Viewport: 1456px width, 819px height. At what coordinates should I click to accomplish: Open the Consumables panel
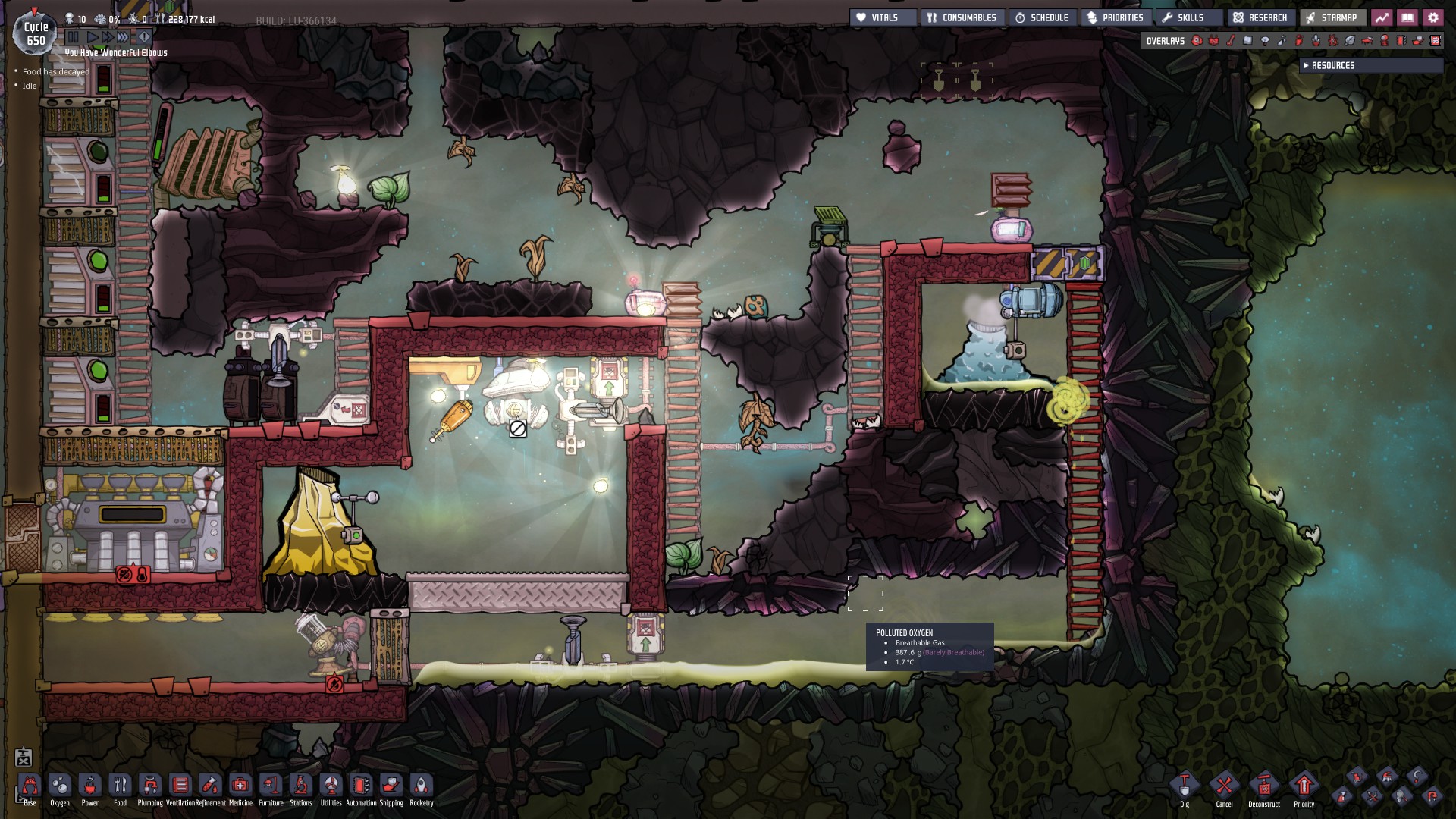click(963, 17)
